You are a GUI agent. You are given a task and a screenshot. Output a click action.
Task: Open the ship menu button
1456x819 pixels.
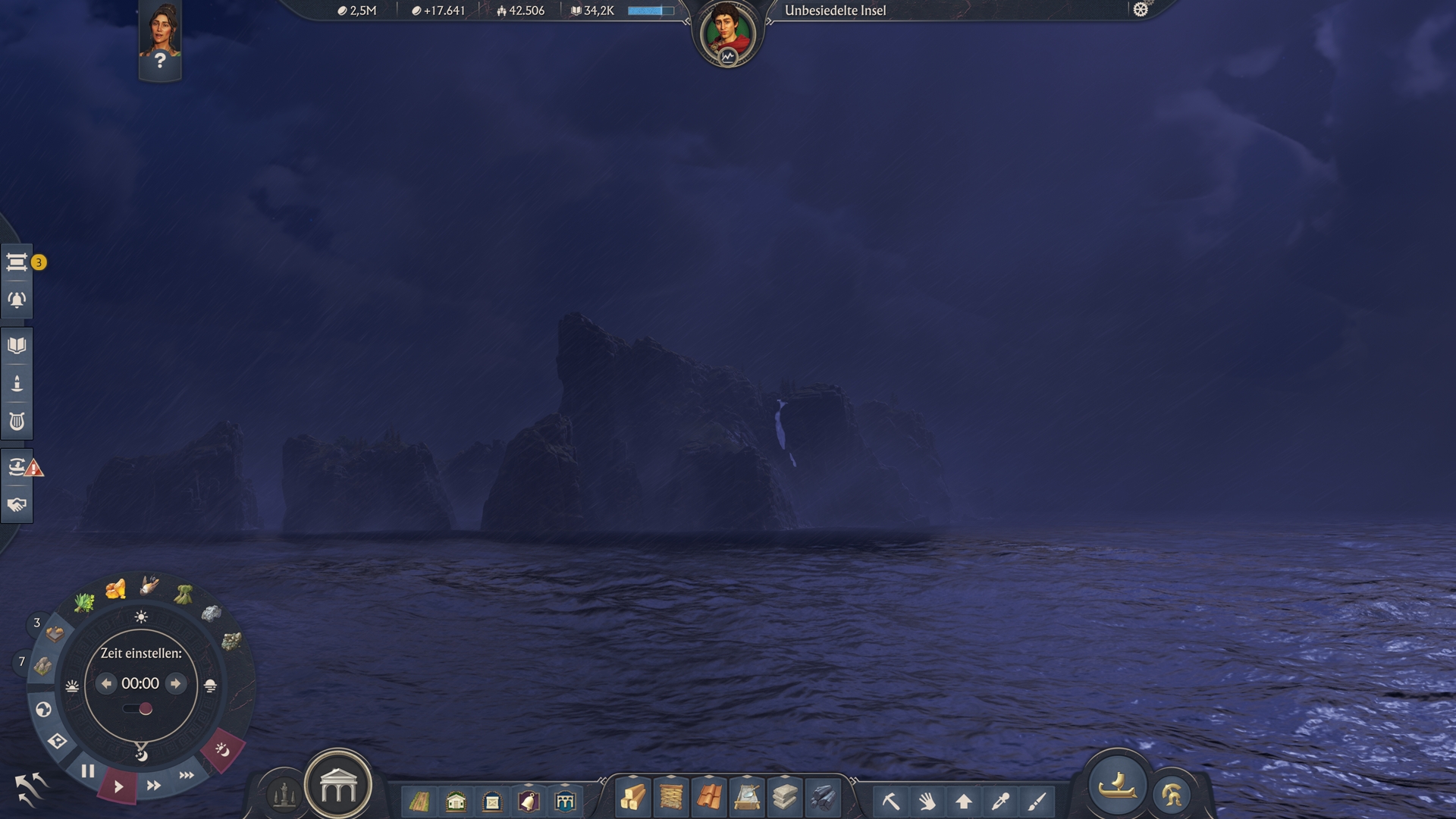[1117, 786]
